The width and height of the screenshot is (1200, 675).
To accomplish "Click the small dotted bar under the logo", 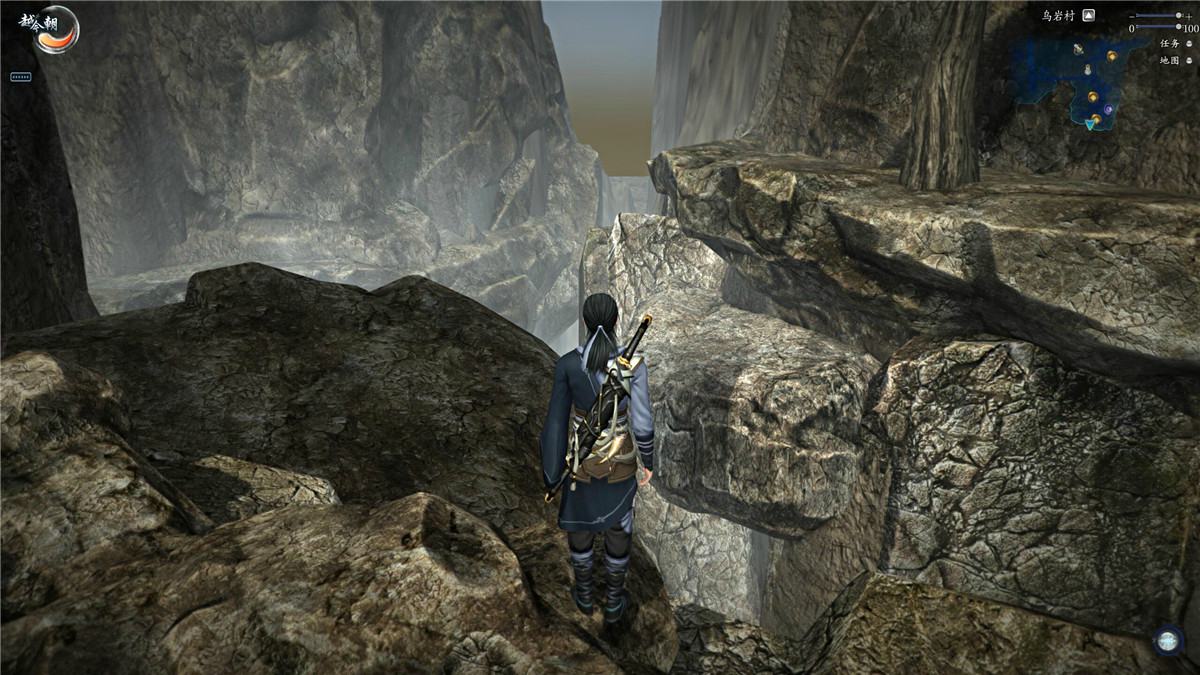I will [x=21, y=76].
